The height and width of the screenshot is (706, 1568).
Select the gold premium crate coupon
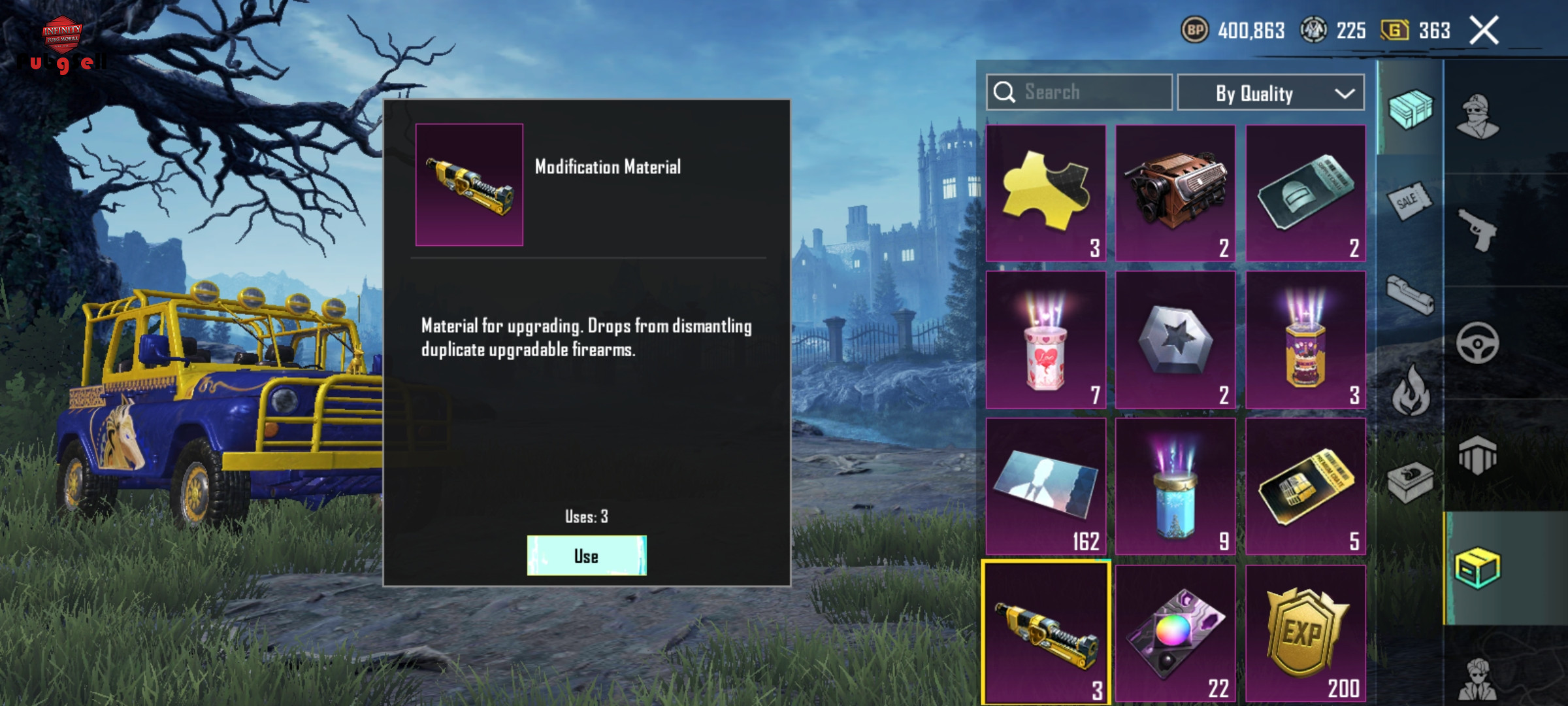1305,486
